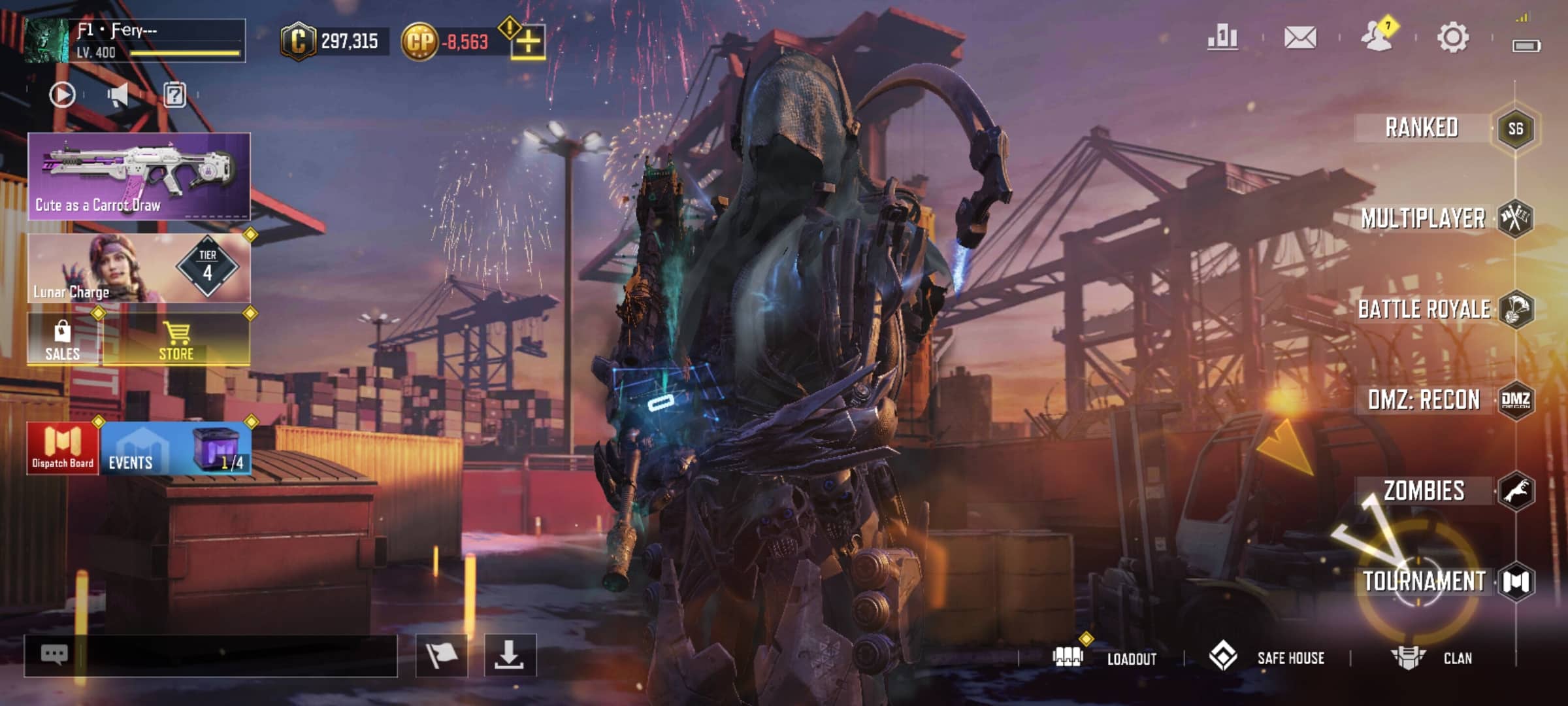Open the friends list icon
Screen dimensions: 1568x706
1377,37
